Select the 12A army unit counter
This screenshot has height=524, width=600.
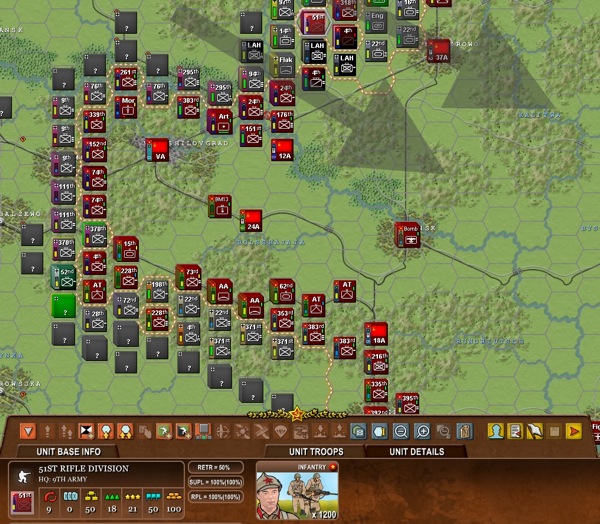pos(282,149)
